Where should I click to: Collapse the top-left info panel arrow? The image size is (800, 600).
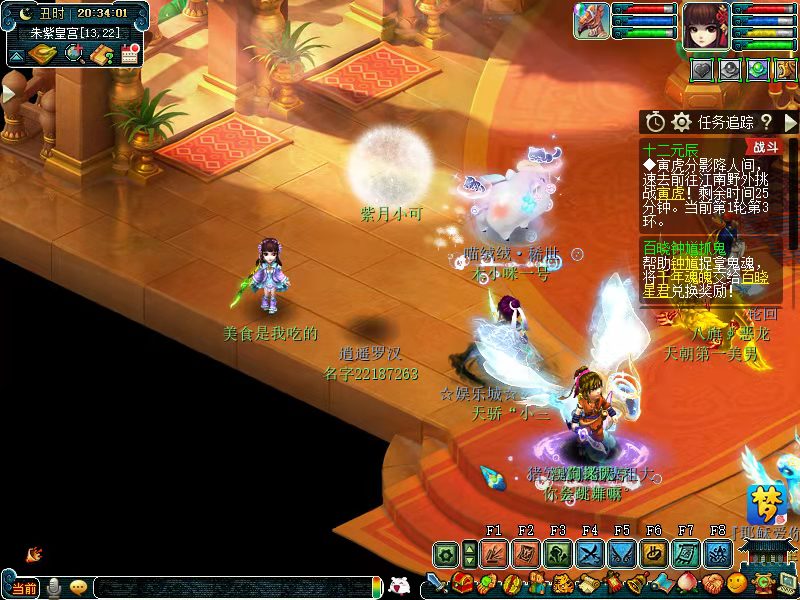pos(16,56)
